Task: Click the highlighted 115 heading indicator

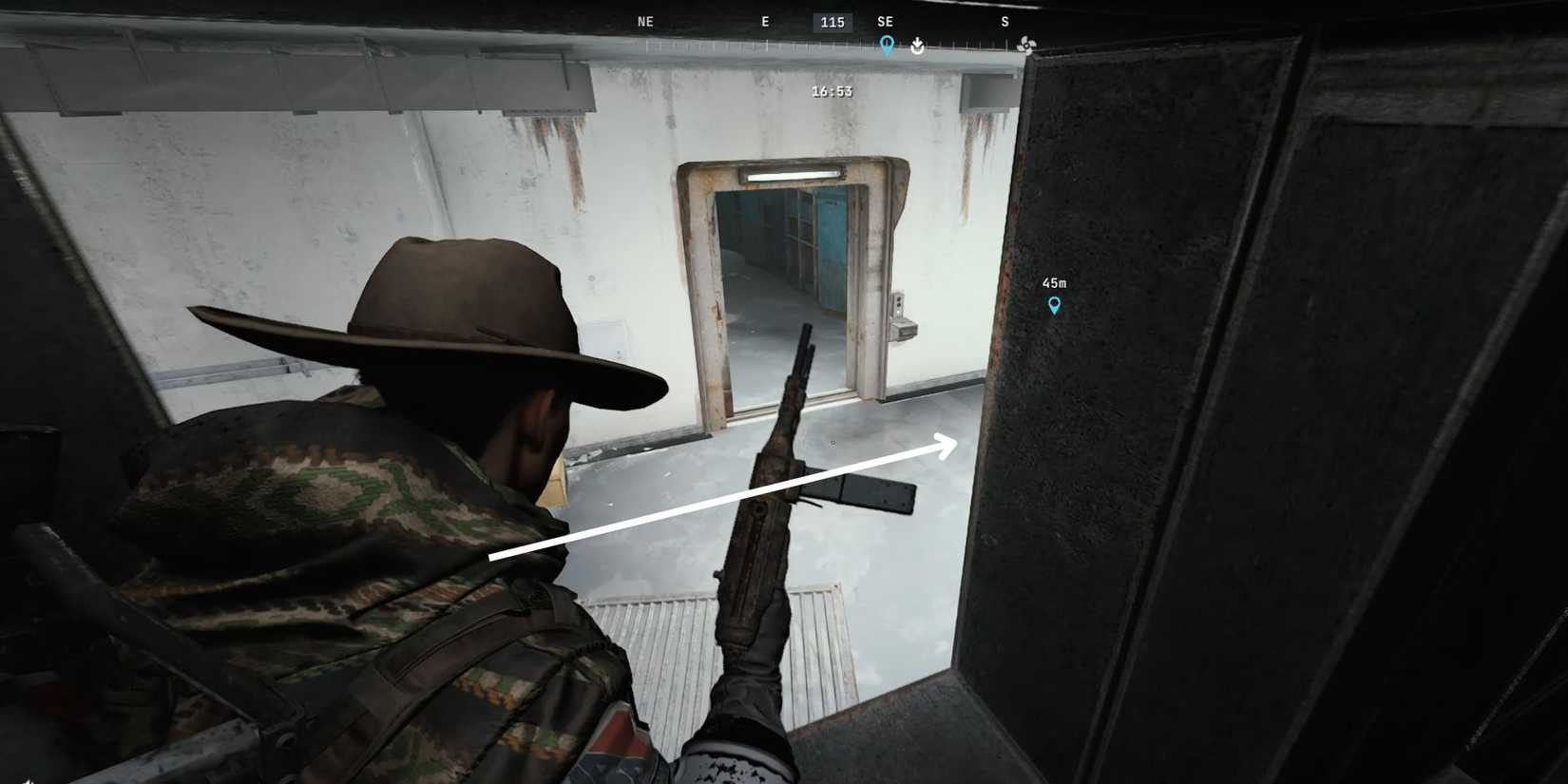Action: 832,21
